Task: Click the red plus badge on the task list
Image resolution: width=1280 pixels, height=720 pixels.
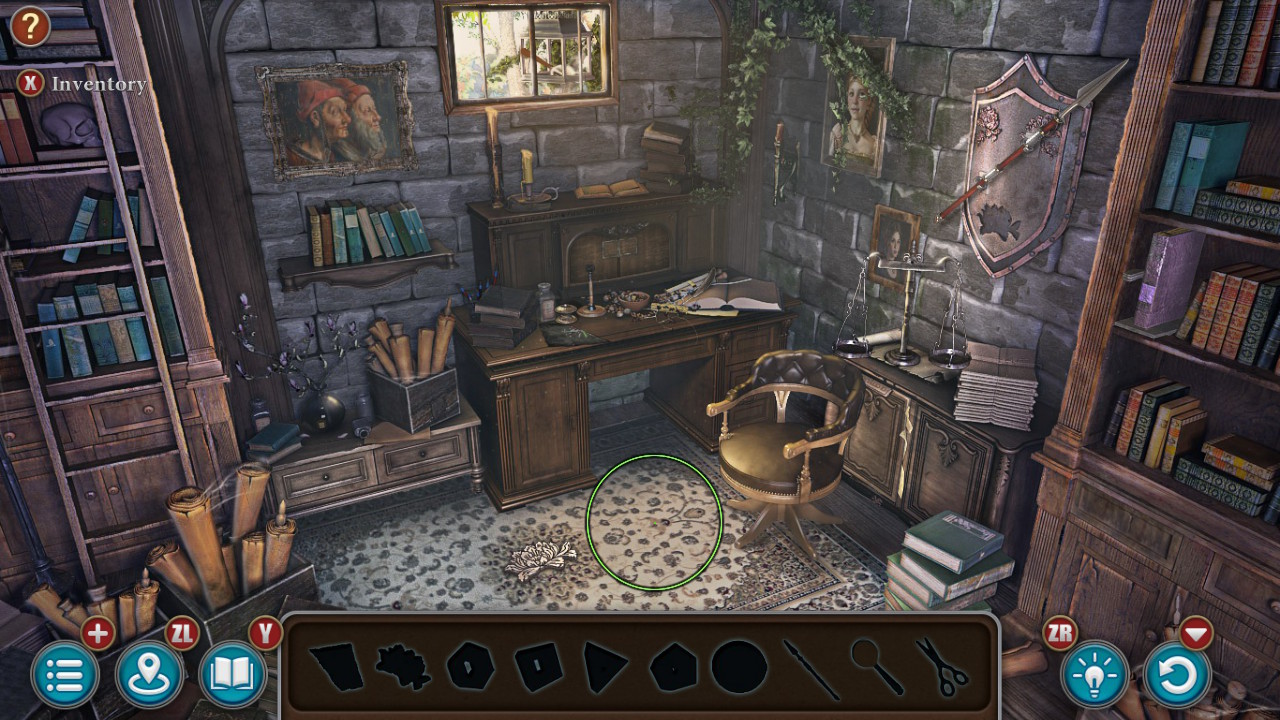Action: [x=97, y=632]
